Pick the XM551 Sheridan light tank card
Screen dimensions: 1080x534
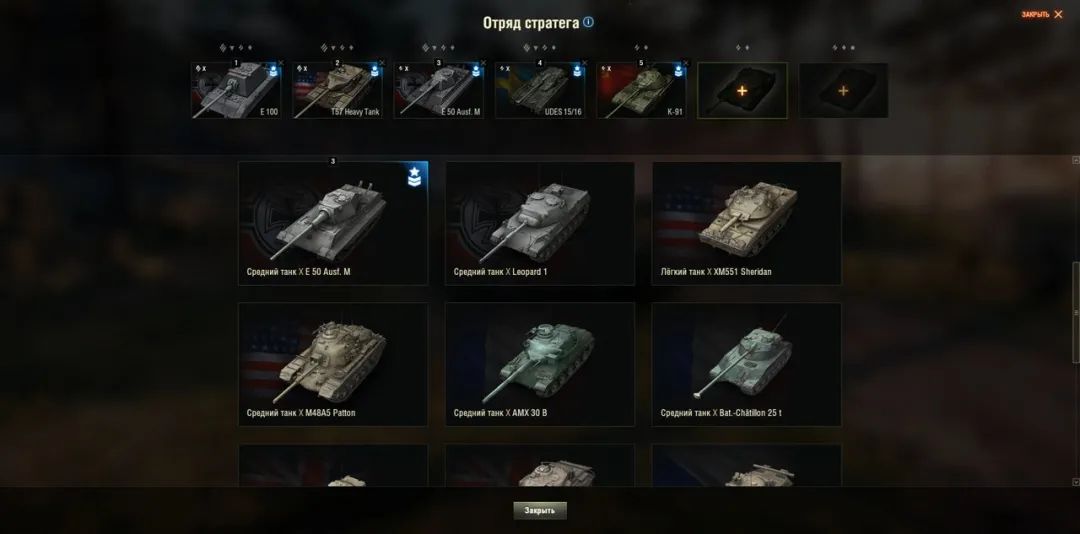point(746,223)
